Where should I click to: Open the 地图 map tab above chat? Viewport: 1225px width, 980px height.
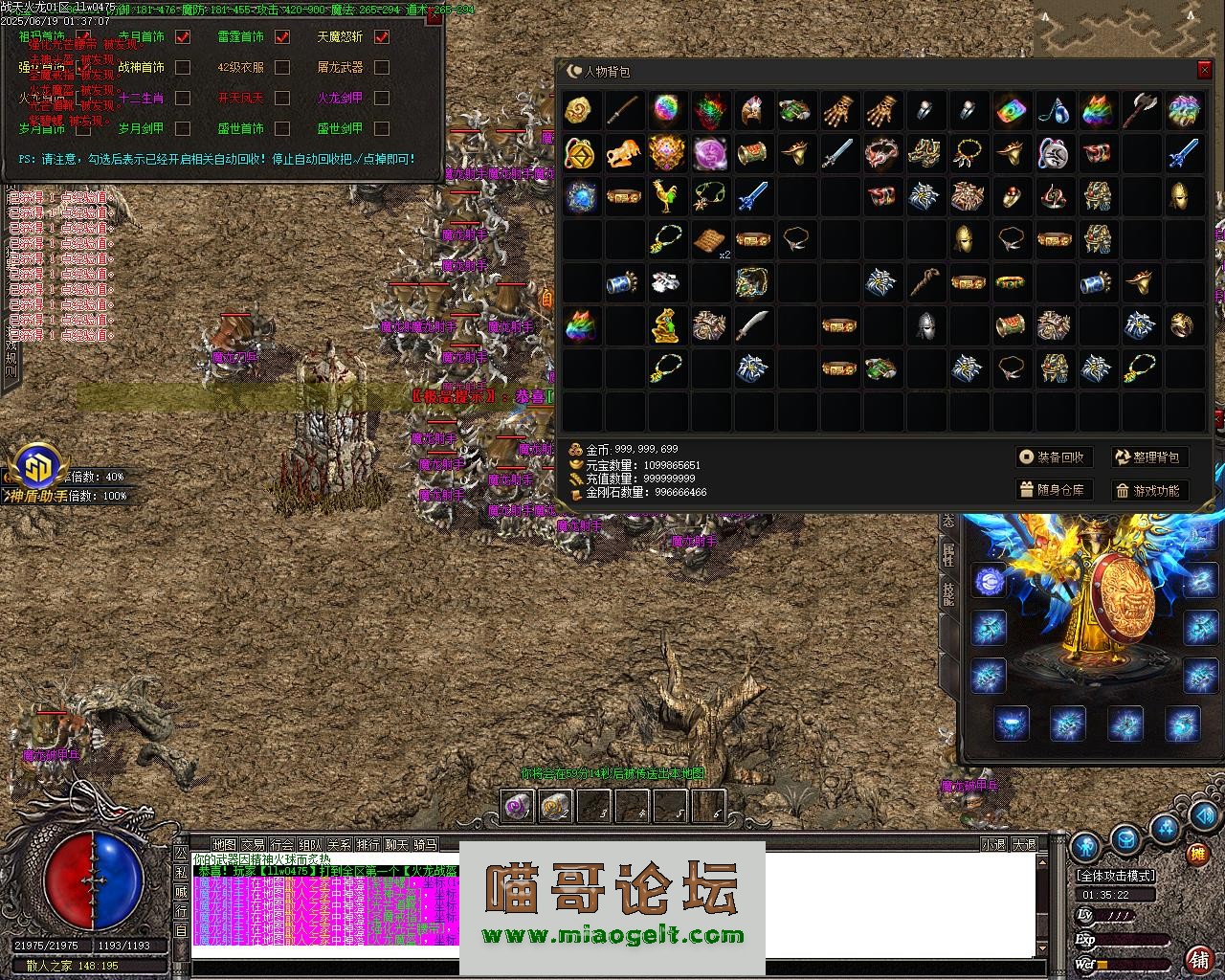click(224, 844)
